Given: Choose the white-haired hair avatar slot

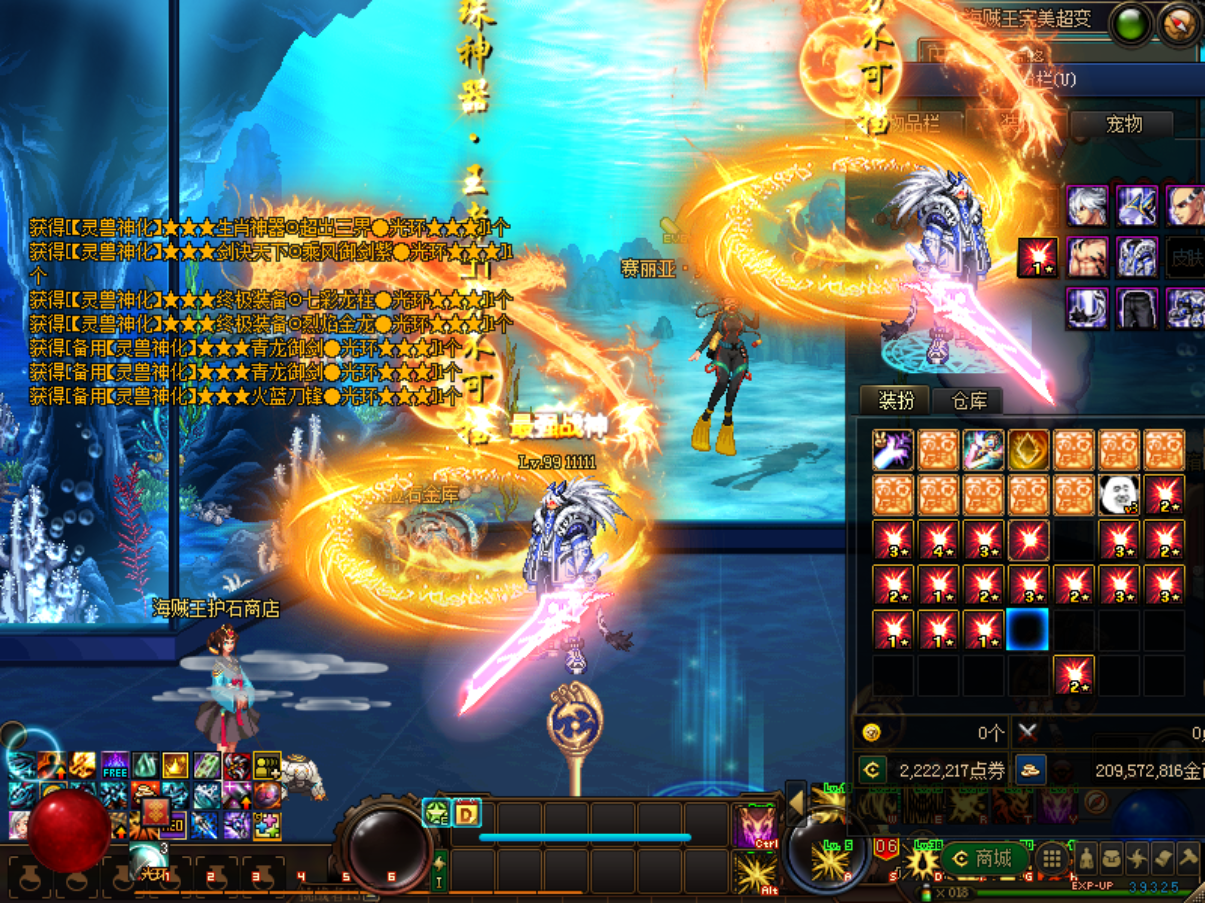Looking at the screenshot, I should 1087,207.
